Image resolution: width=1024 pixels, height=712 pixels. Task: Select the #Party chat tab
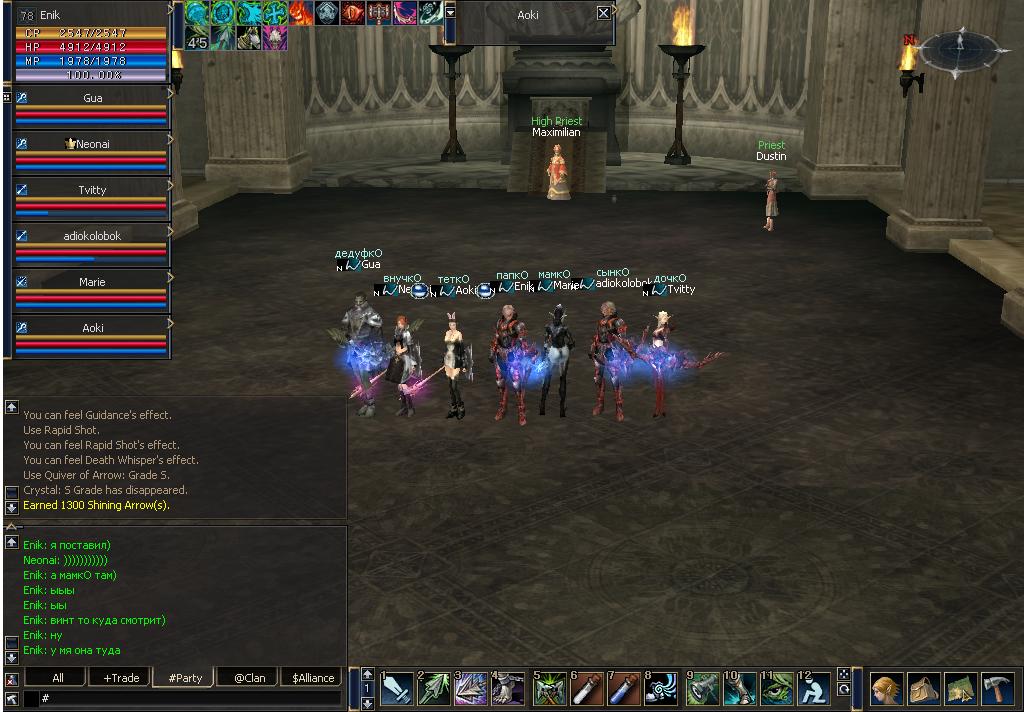coord(185,677)
